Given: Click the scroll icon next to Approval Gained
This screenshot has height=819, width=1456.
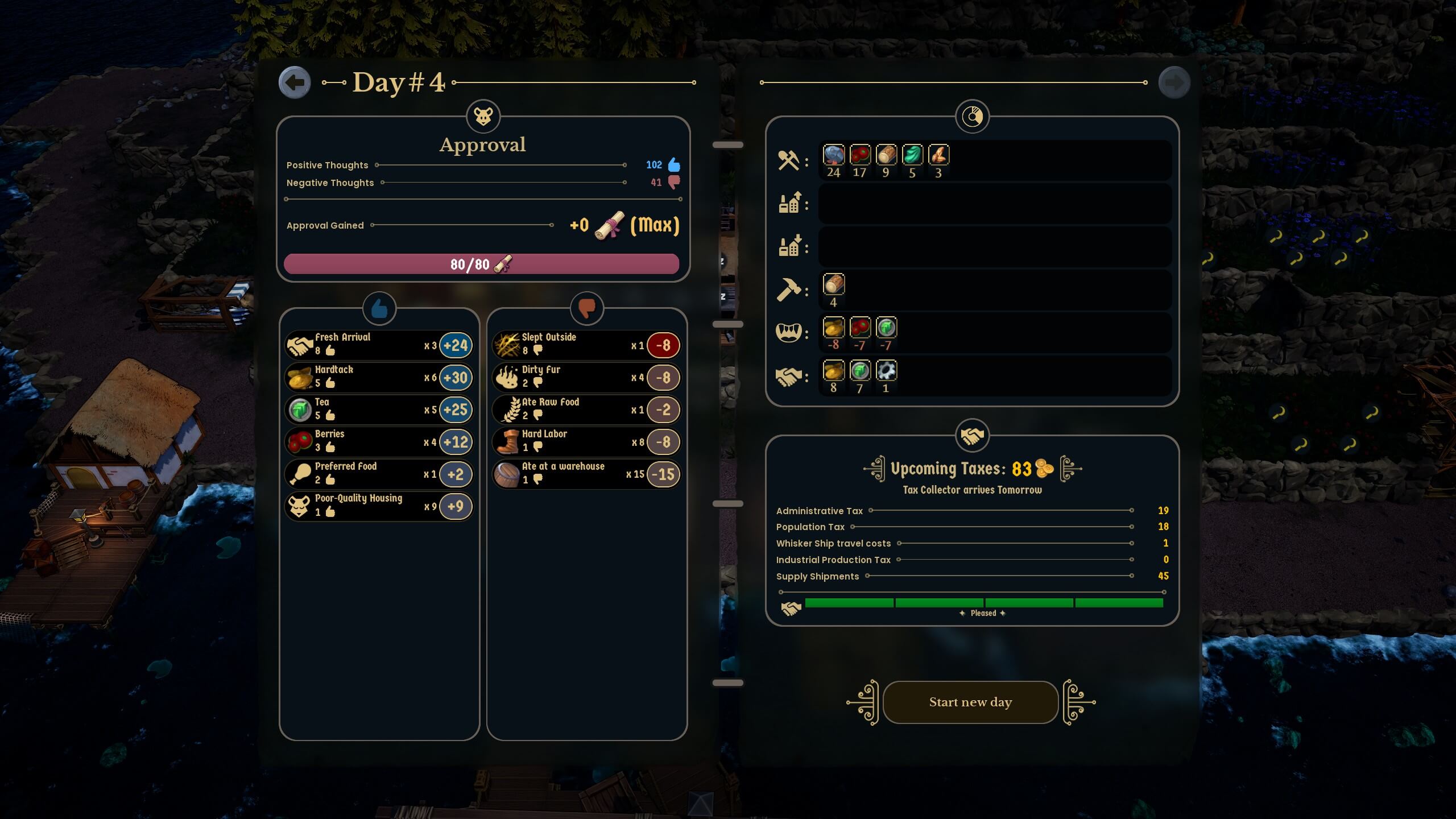Looking at the screenshot, I should pyautogui.click(x=609, y=225).
